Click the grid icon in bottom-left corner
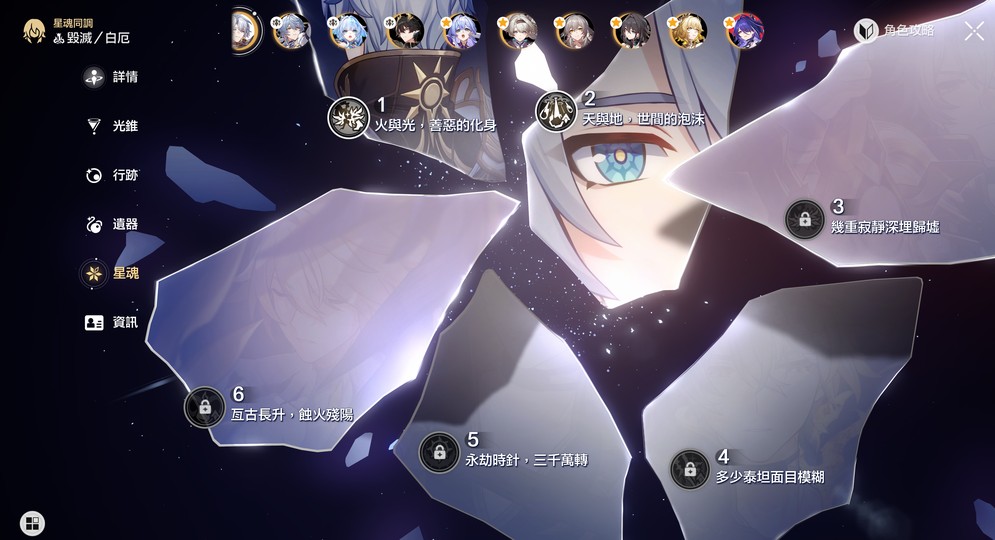 tap(32, 523)
